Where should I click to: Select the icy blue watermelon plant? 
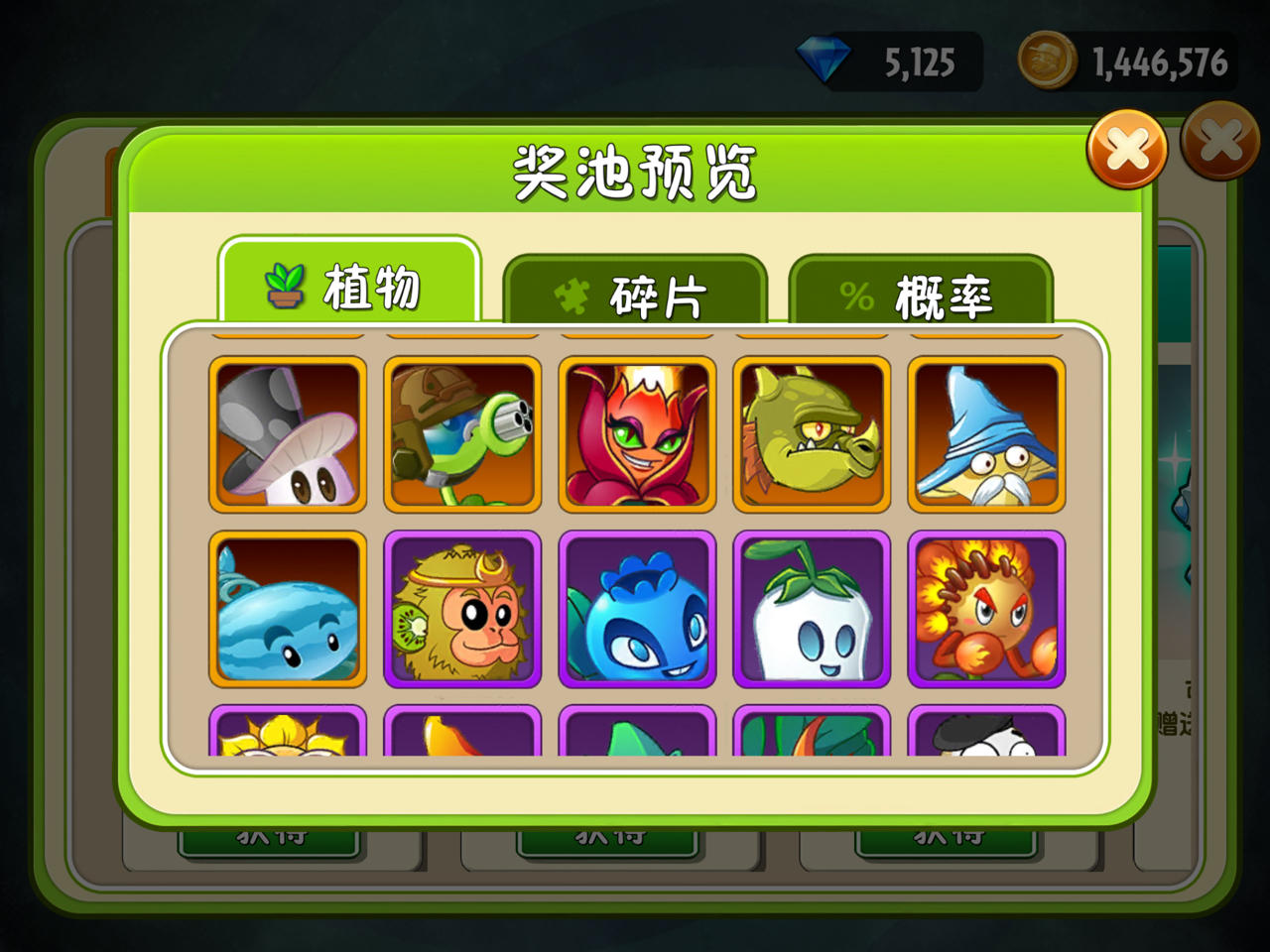point(287,609)
